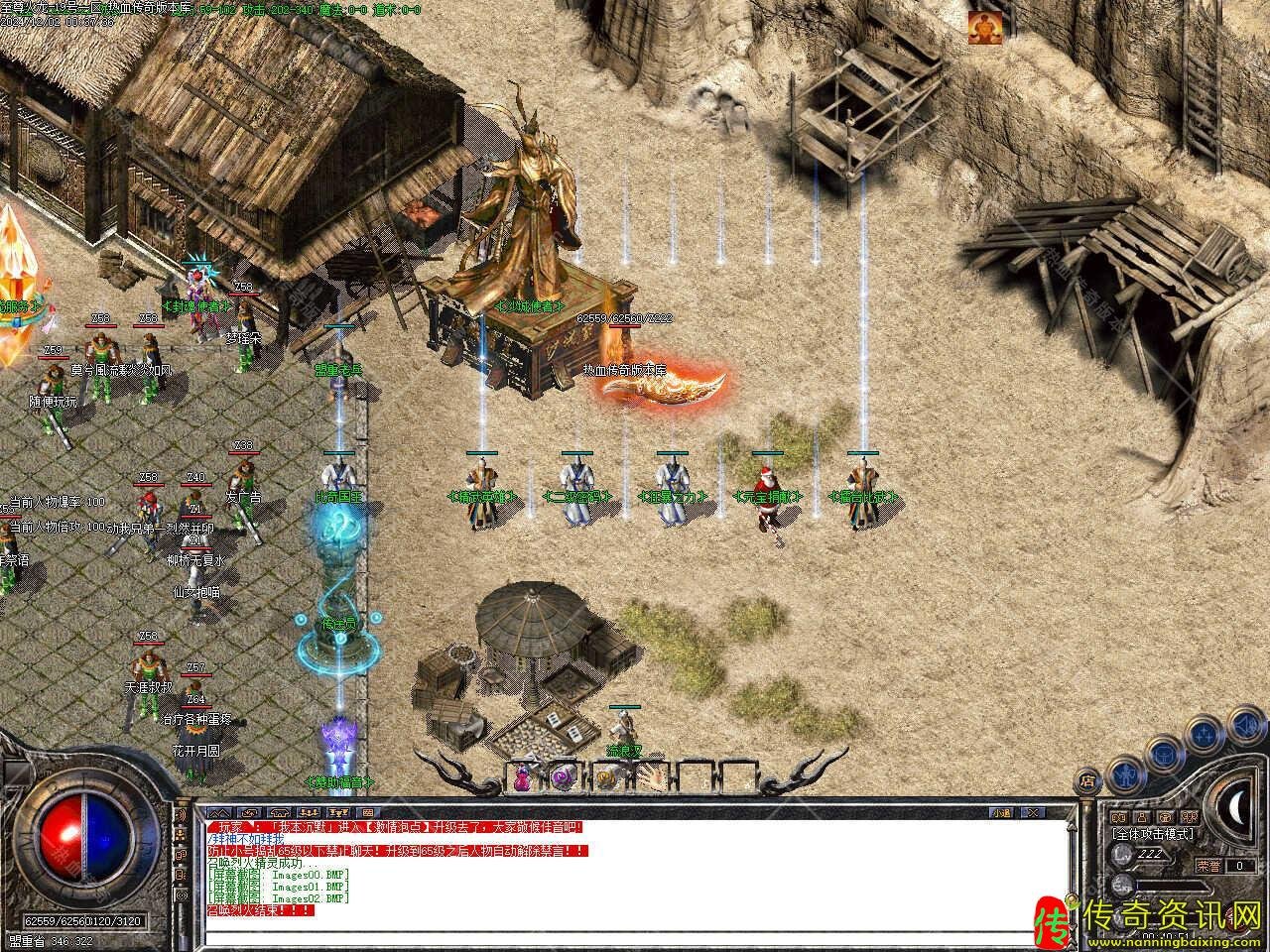Open the first small panel button above attack mode

pos(1118,817)
